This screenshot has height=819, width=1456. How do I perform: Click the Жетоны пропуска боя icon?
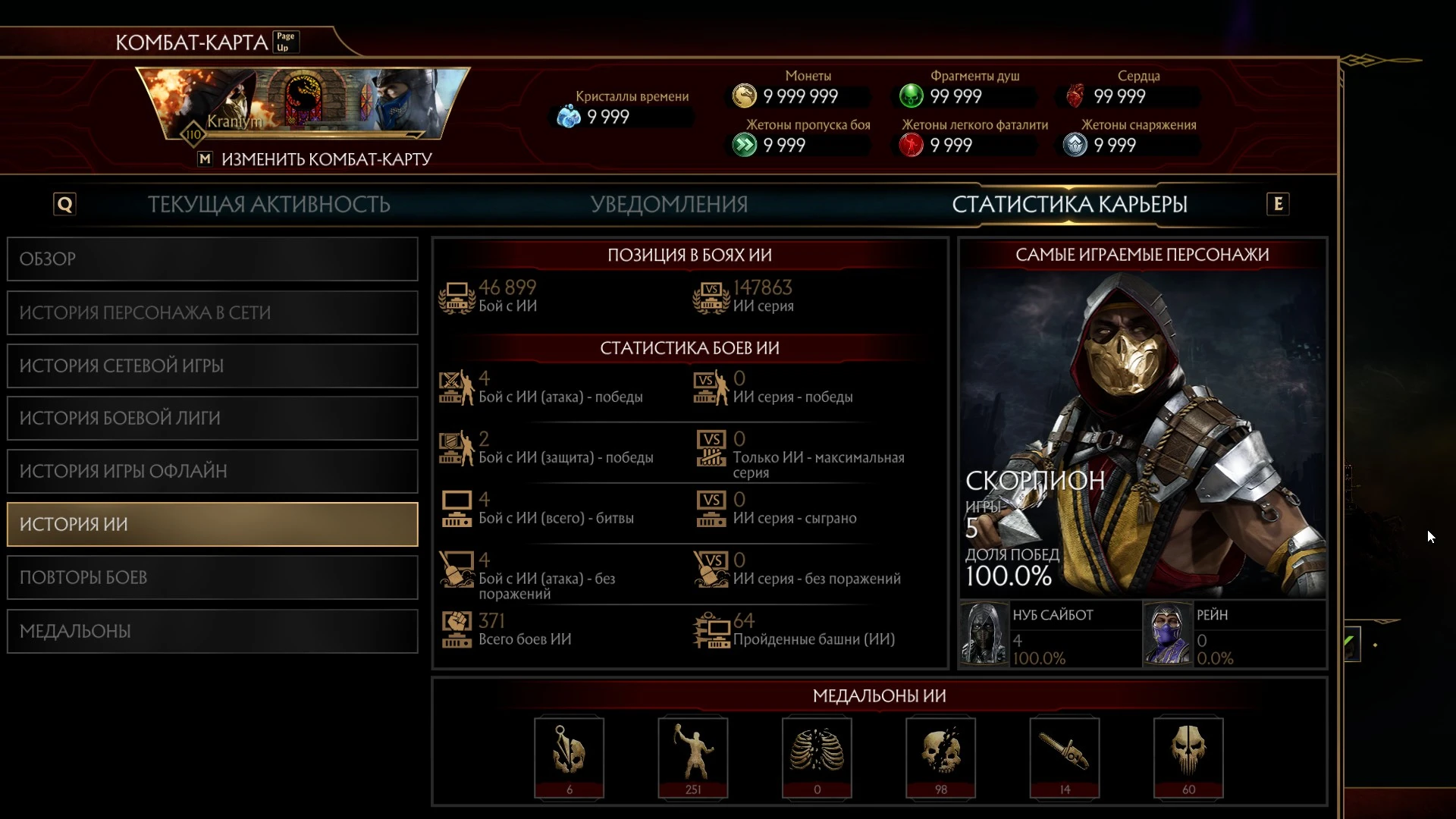745,145
